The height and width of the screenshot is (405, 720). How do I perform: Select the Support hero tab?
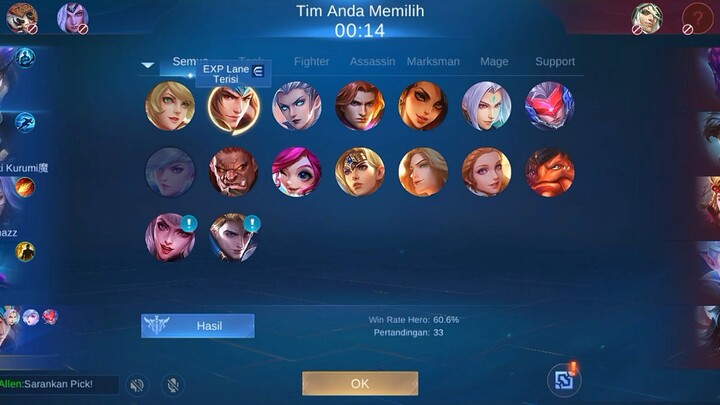click(x=555, y=61)
